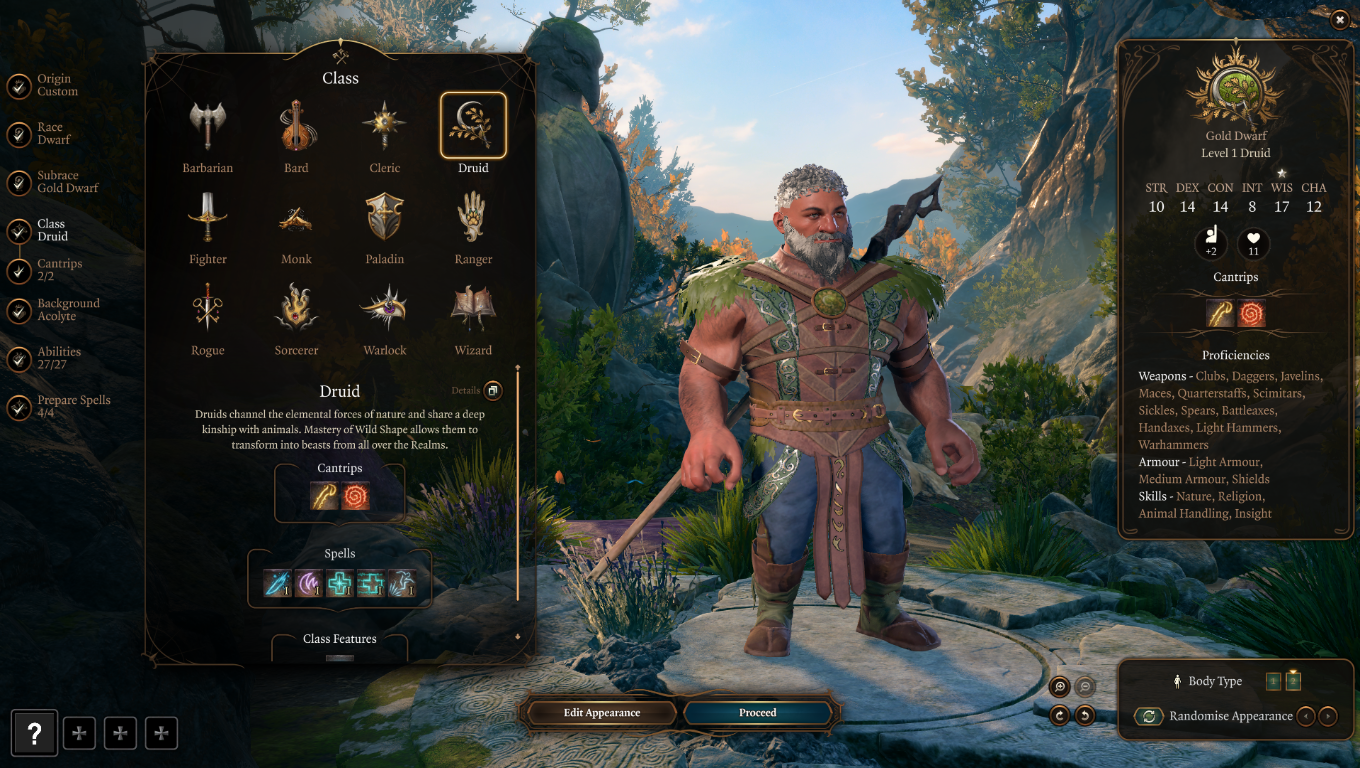Screen dimensions: 1360x768
Task: Select the Barbarian class icon
Action: click(x=207, y=124)
